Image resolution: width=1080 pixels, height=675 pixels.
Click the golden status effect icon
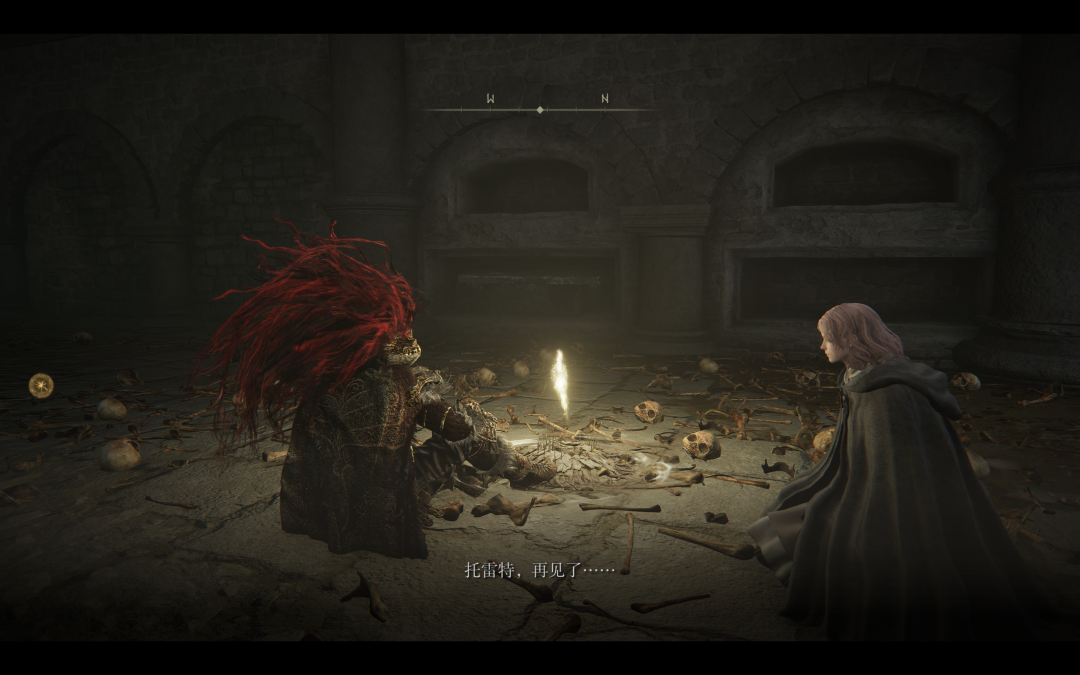41,385
